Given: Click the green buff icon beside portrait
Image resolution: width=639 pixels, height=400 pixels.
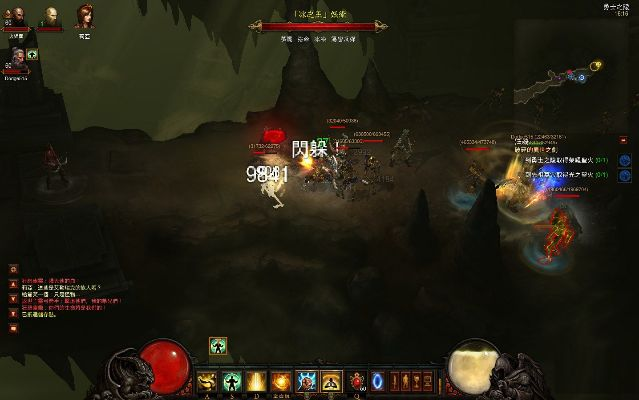Looking at the screenshot, I should (32, 54).
